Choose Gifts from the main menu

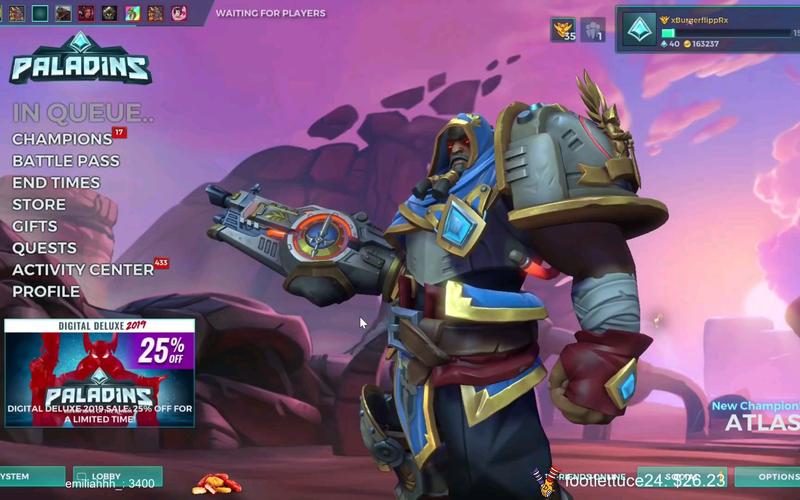pyautogui.click(x=35, y=226)
